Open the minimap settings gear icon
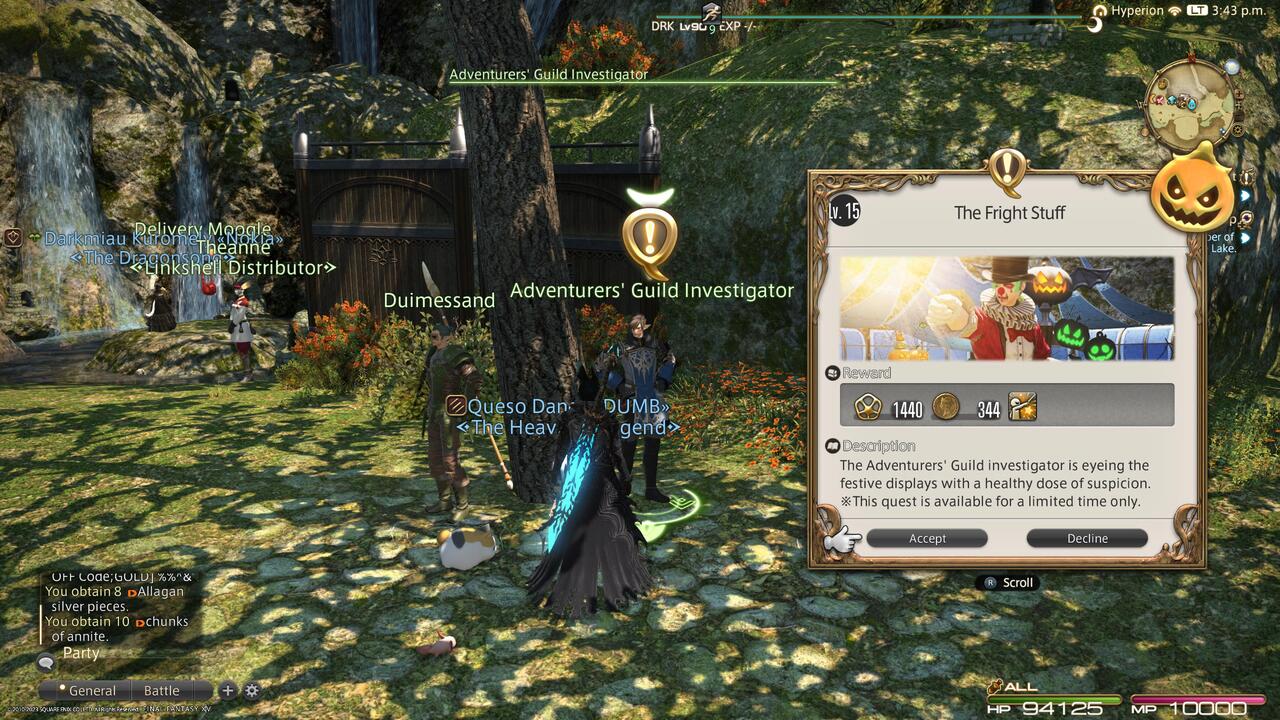The image size is (1280, 720). pos(1238,129)
